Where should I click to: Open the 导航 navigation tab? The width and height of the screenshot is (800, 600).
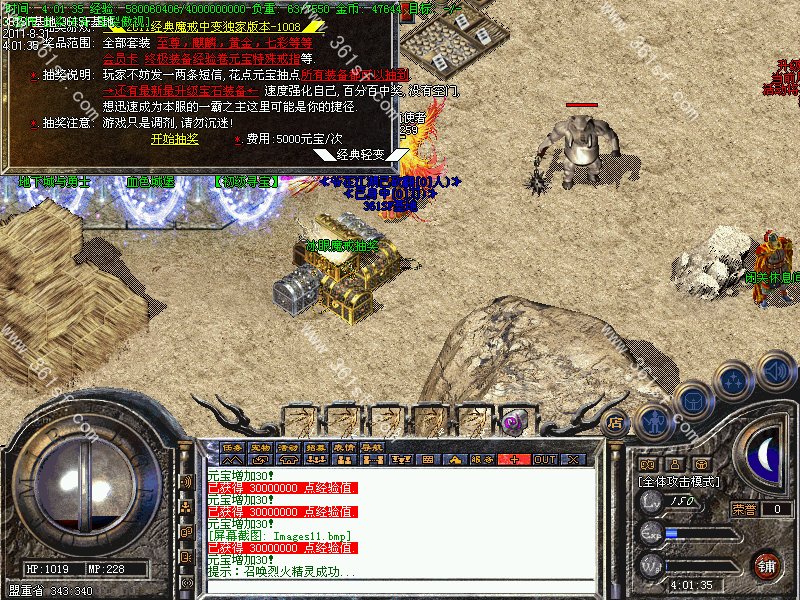pyautogui.click(x=373, y=447)
